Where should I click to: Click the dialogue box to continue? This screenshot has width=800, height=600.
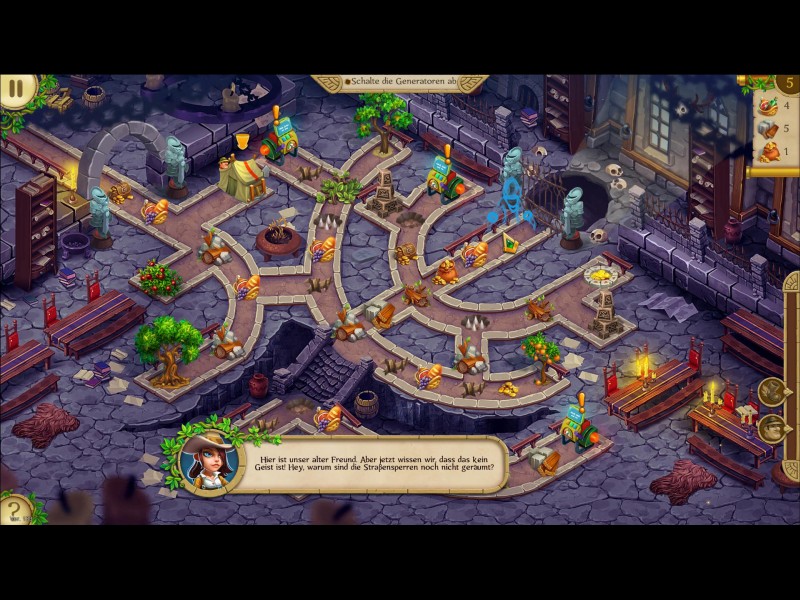click(x=370, y=464)
